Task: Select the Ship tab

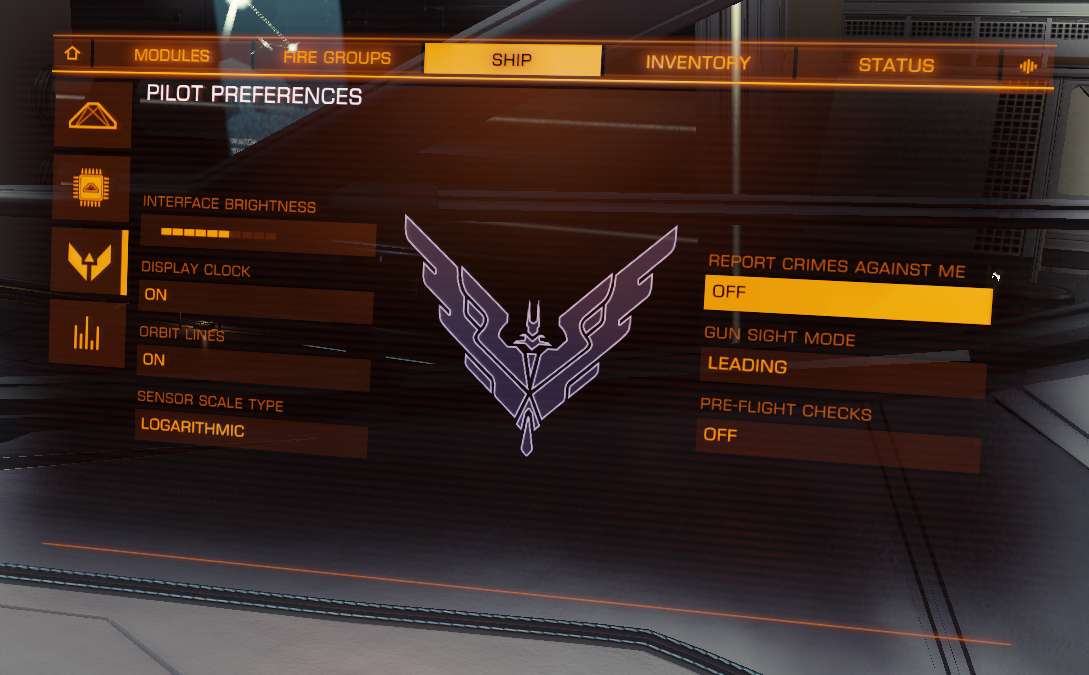Action: [x=512, y=60]
